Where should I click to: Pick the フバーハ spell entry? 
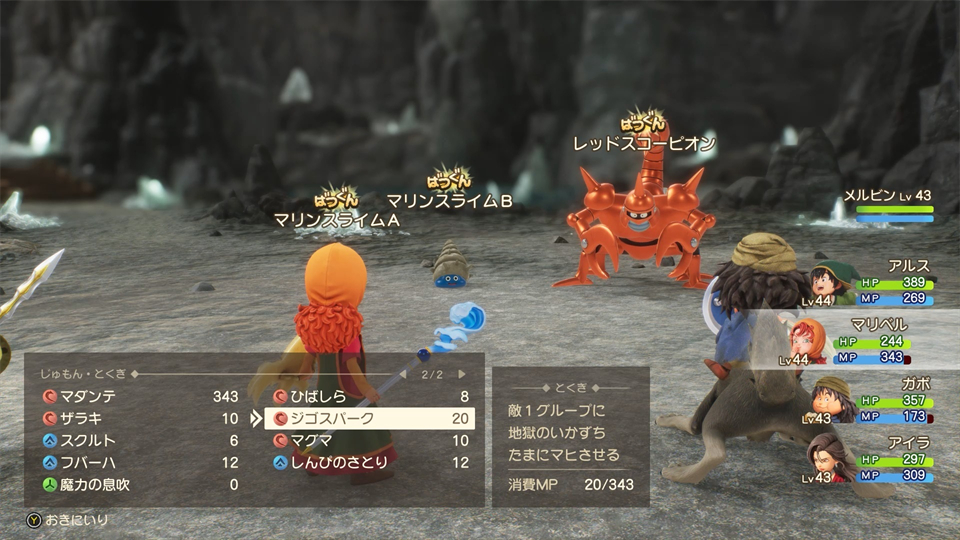[x=140, y=462]
